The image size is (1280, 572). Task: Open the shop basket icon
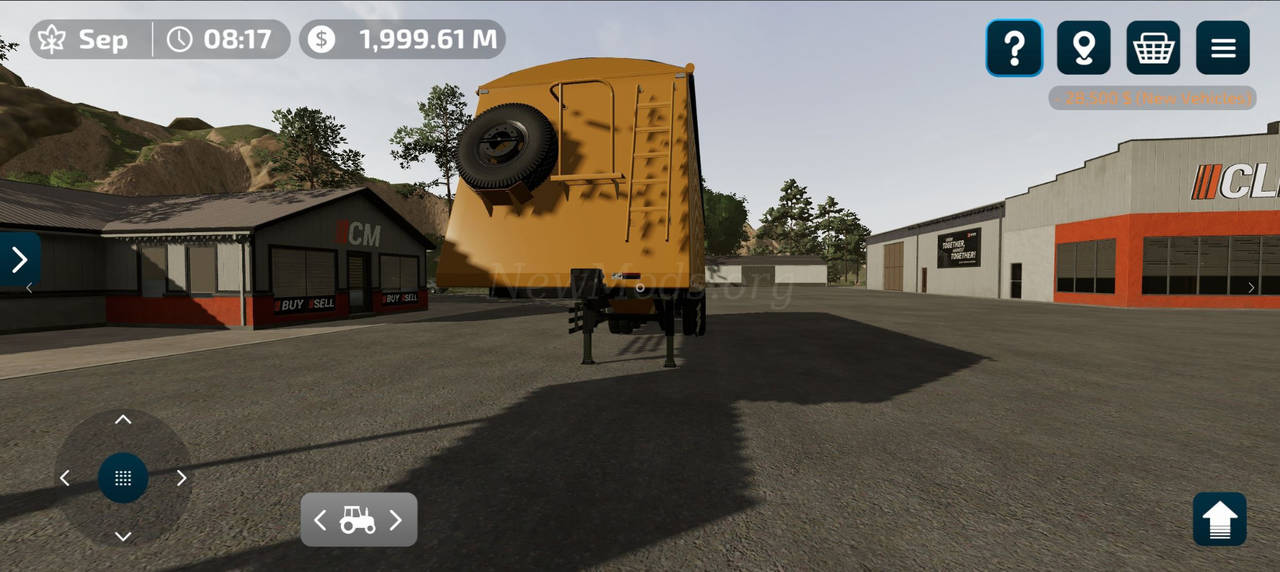tap(1153, 48)
